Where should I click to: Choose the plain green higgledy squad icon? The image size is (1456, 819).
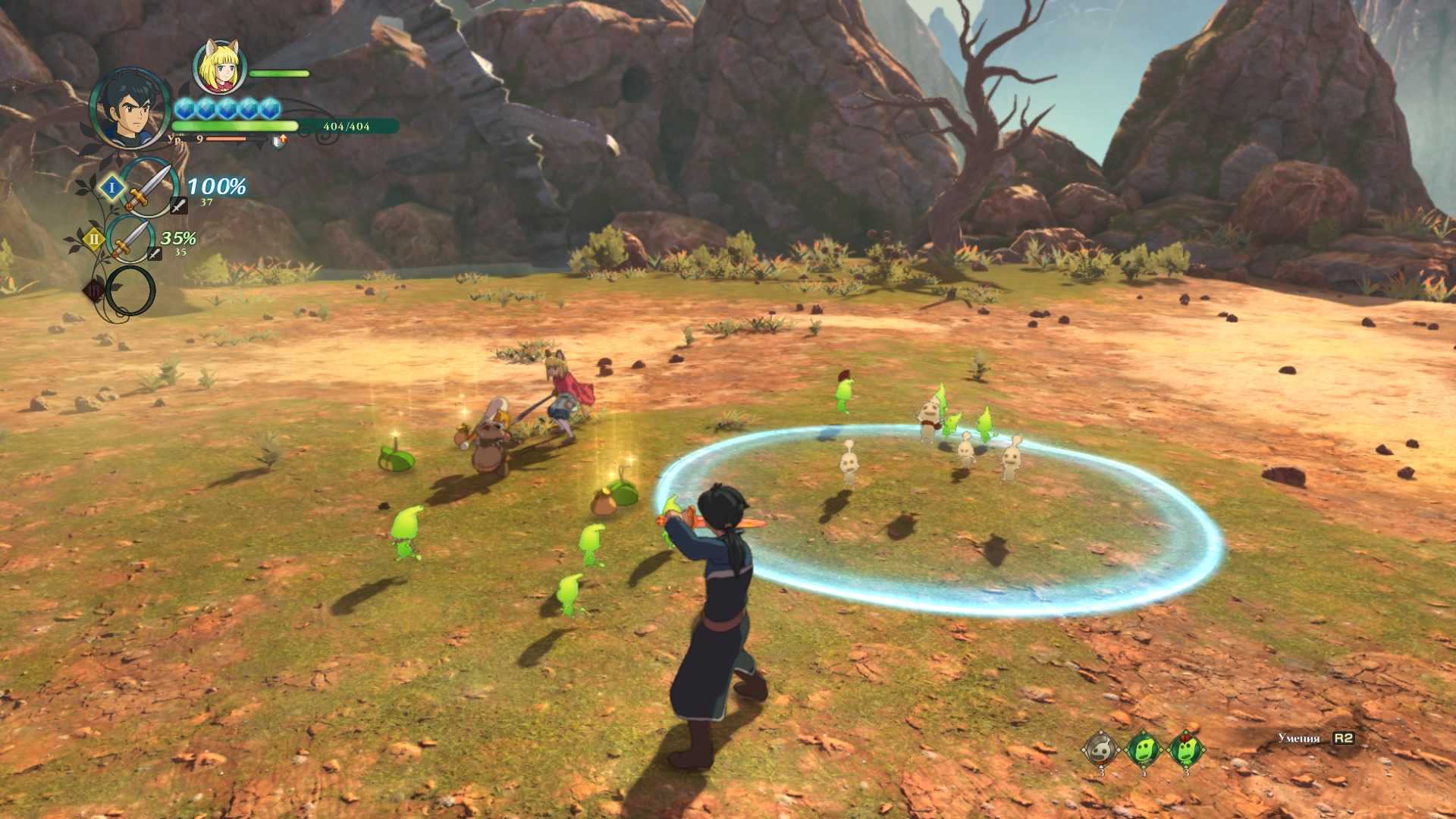pos(1143,750)
